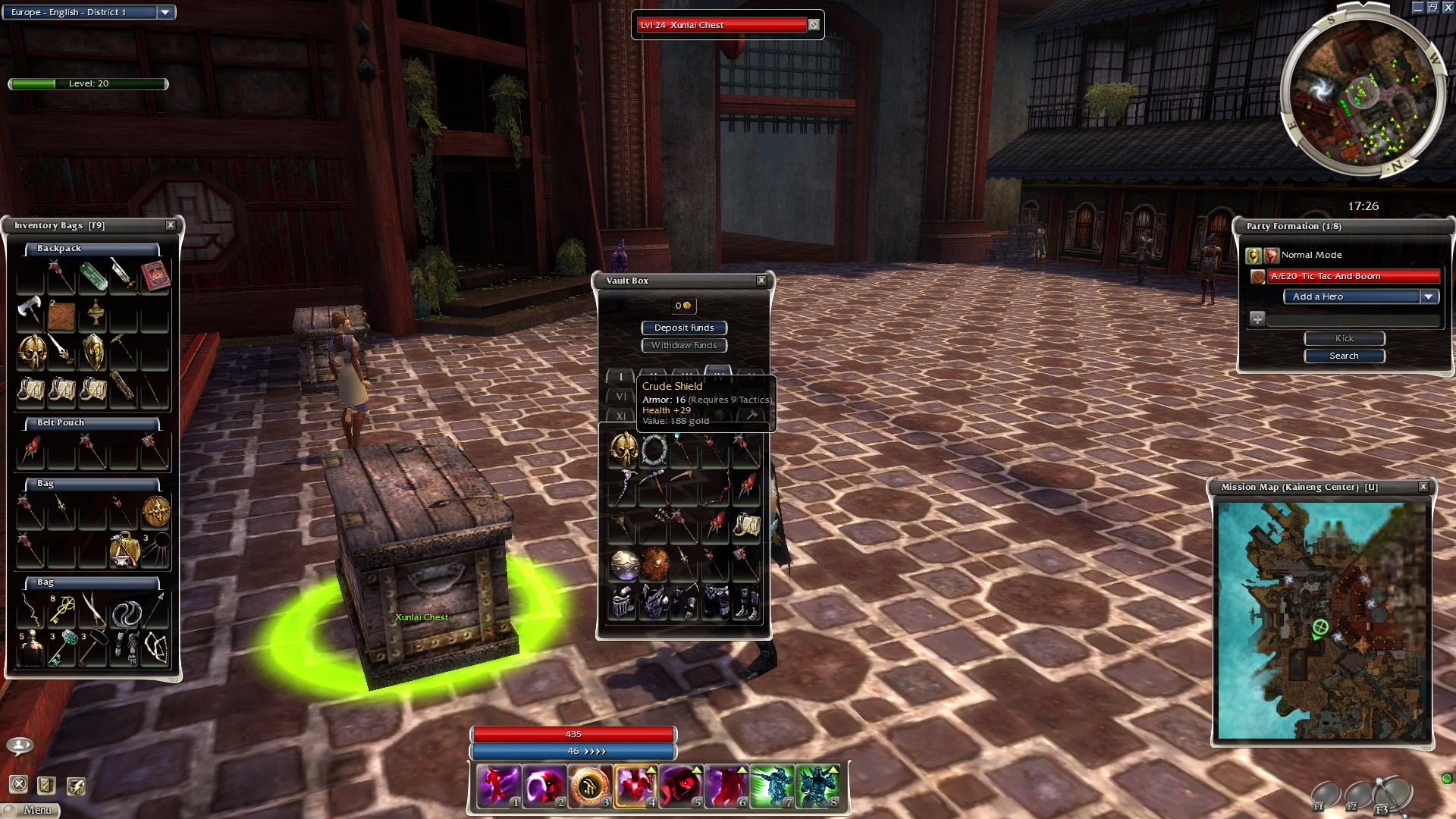
Task: Switch to vault storage tab VI
Action: click(620, 397)
